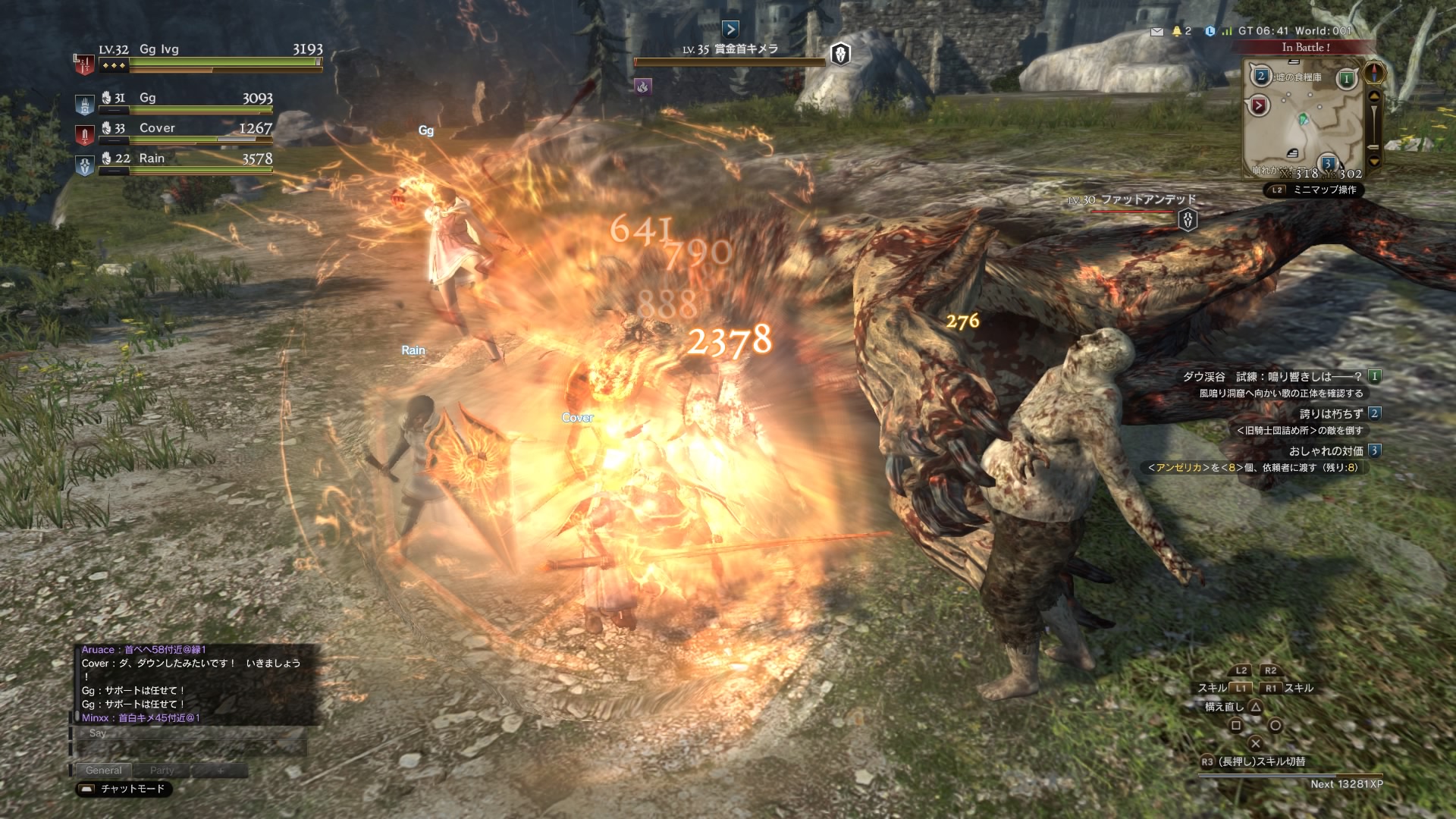Switch to the General chat tab
The width and height of the screenshot is (1456, 819).
103,770
